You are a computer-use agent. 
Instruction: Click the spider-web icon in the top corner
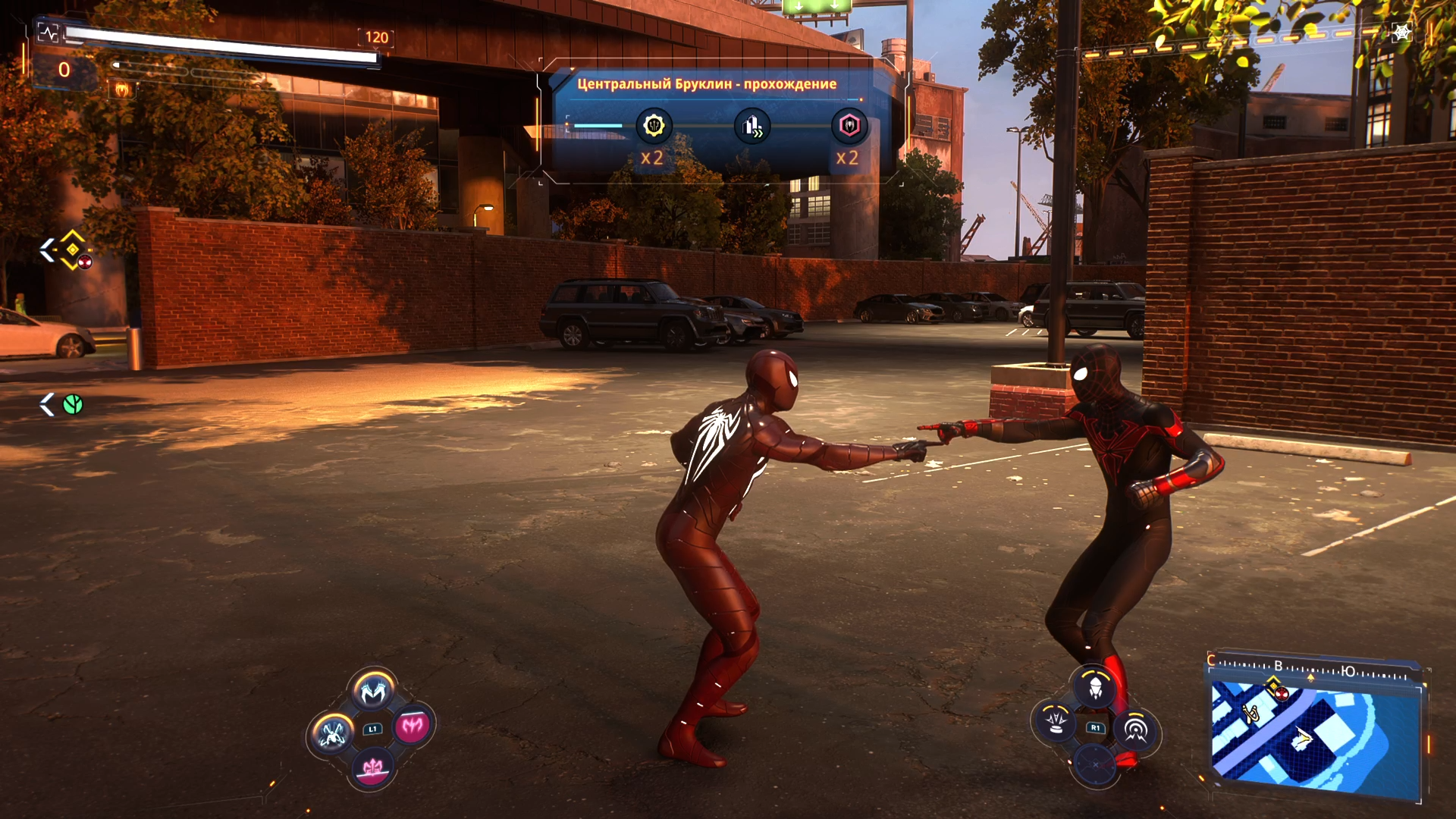click(x=1401, y=33)
